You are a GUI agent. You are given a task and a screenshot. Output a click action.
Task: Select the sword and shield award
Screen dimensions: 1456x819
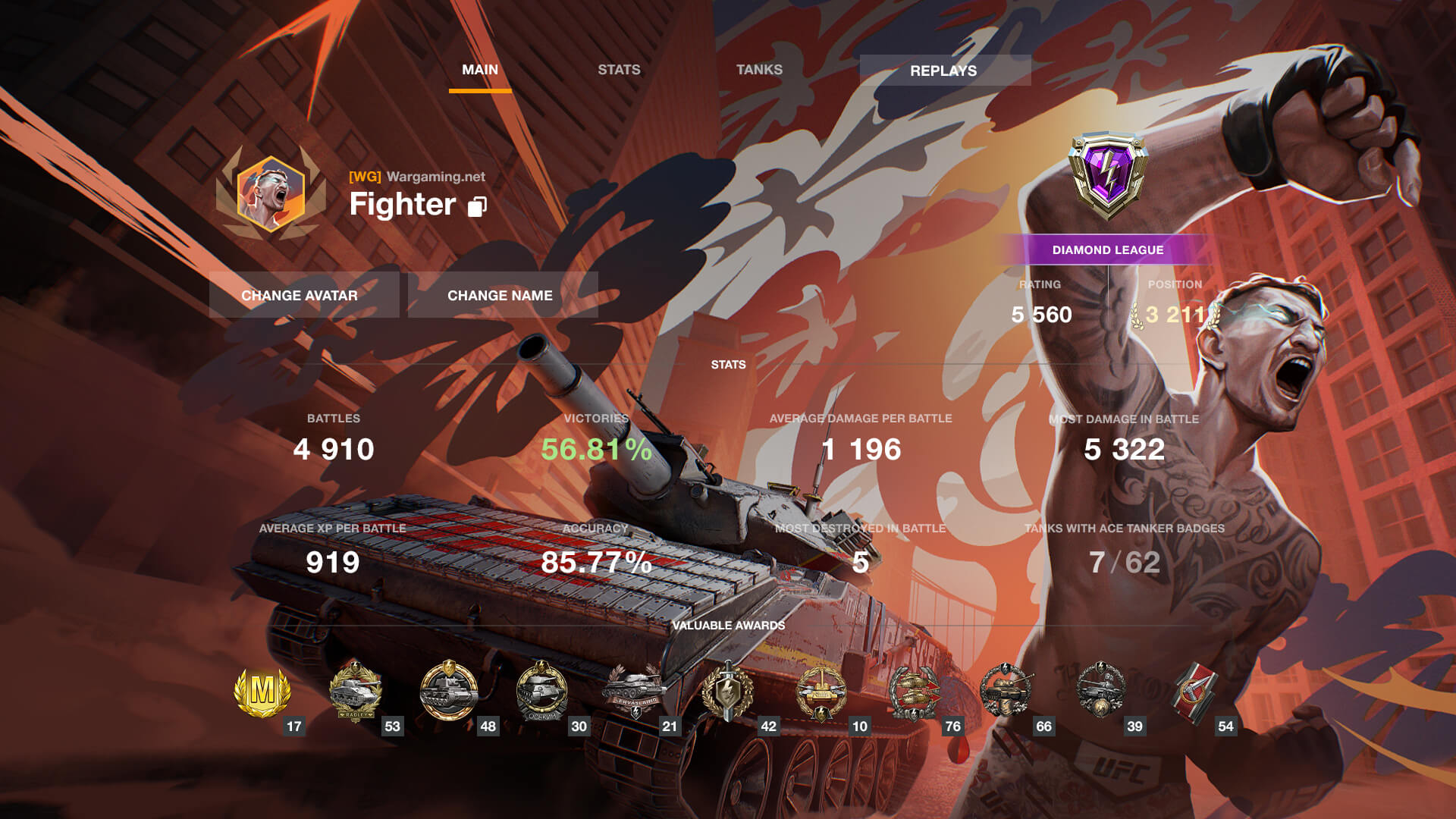pyautogui.click(x=728, y=692)
